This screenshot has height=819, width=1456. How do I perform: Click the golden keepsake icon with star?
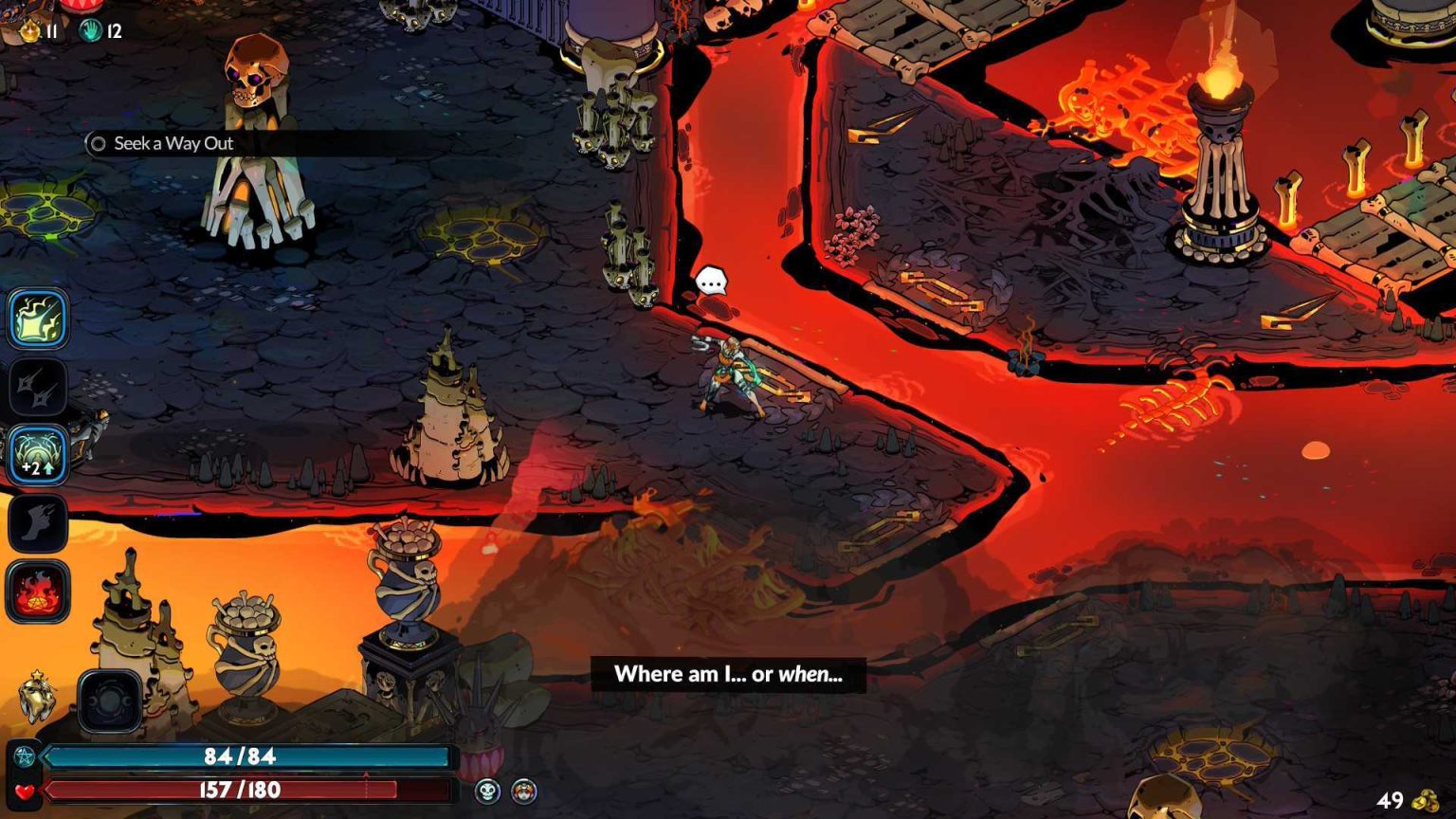pyautogui.click(x=36, y=697)
